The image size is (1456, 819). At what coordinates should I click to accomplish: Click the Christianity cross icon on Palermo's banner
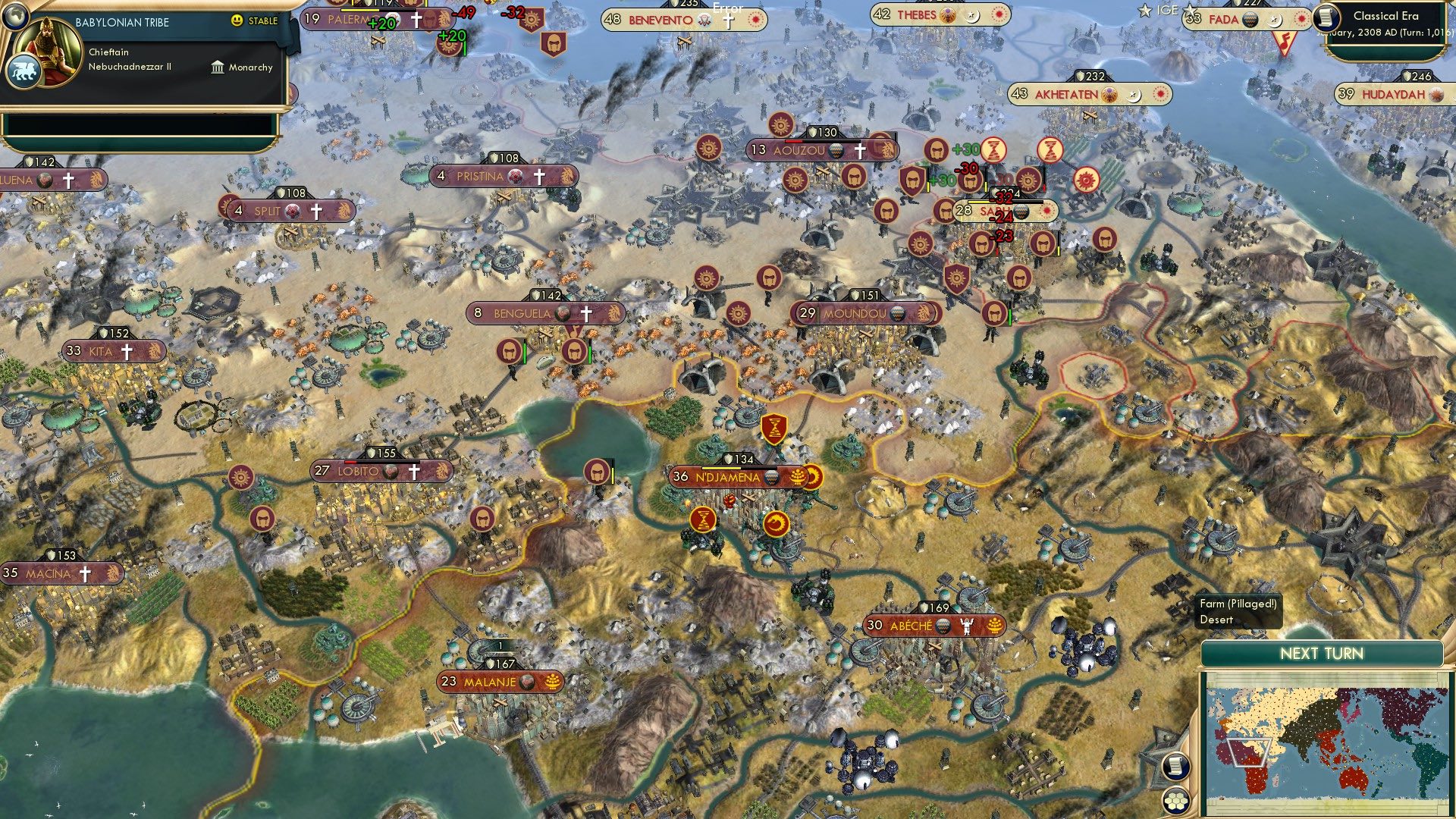coord(416,20)
